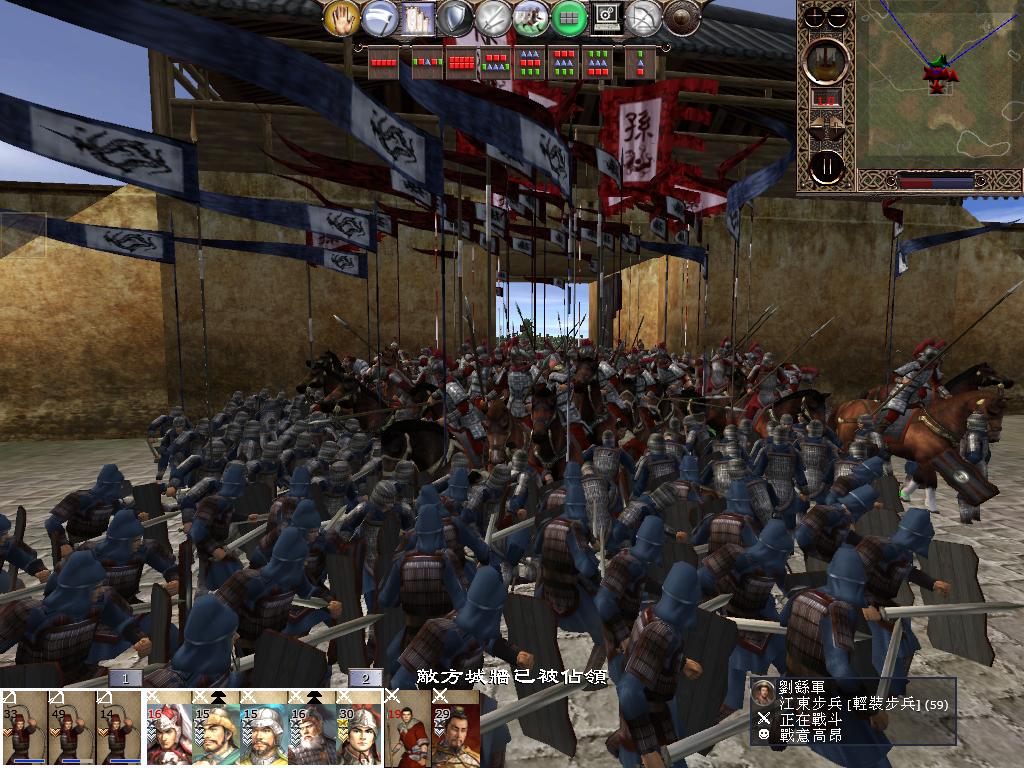Click the round bronze shield button
1024x768 pixels.
[x=682, y=17]
